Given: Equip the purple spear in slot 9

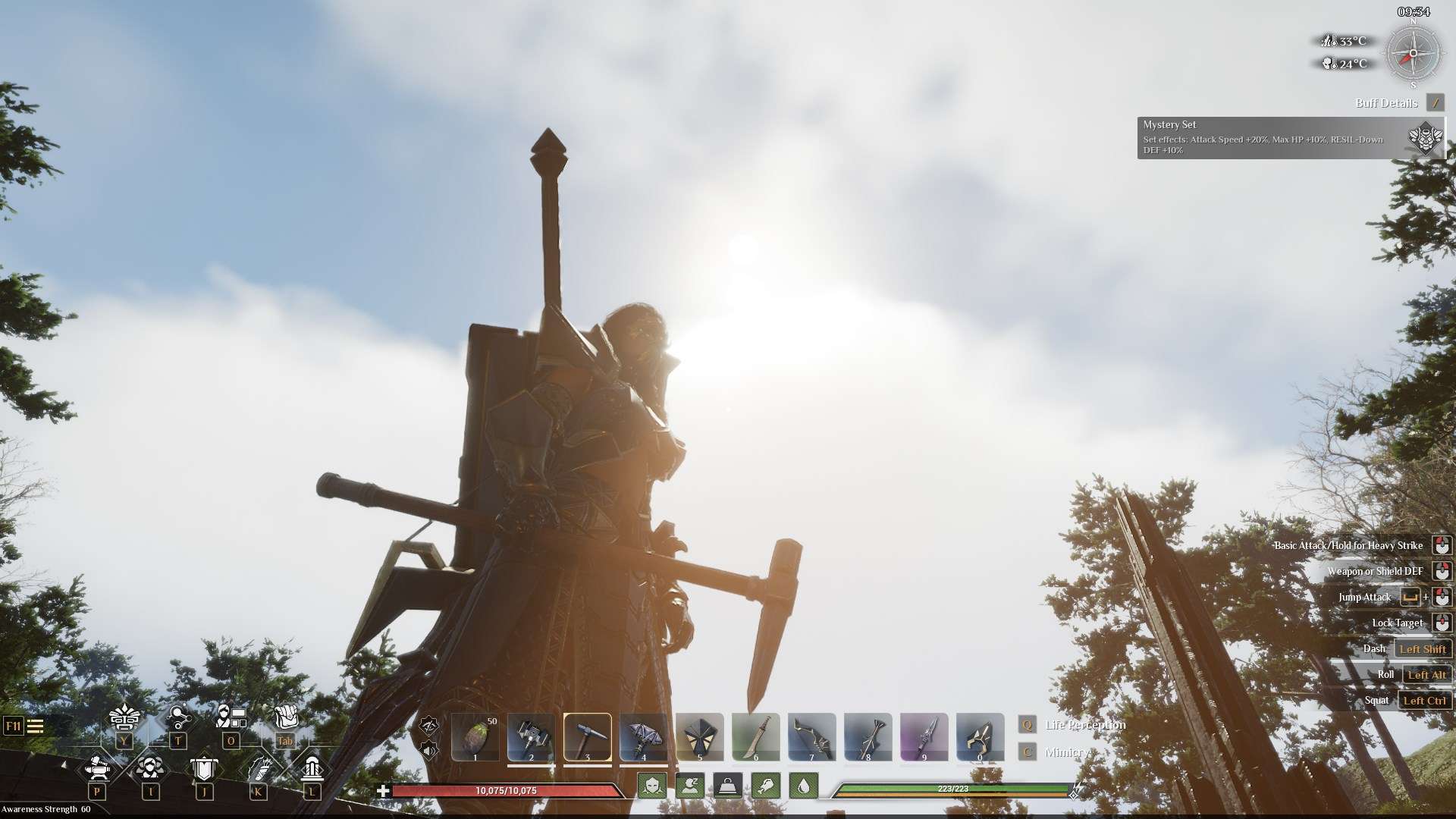Looking at the screenshot, I should coord(924,736).
